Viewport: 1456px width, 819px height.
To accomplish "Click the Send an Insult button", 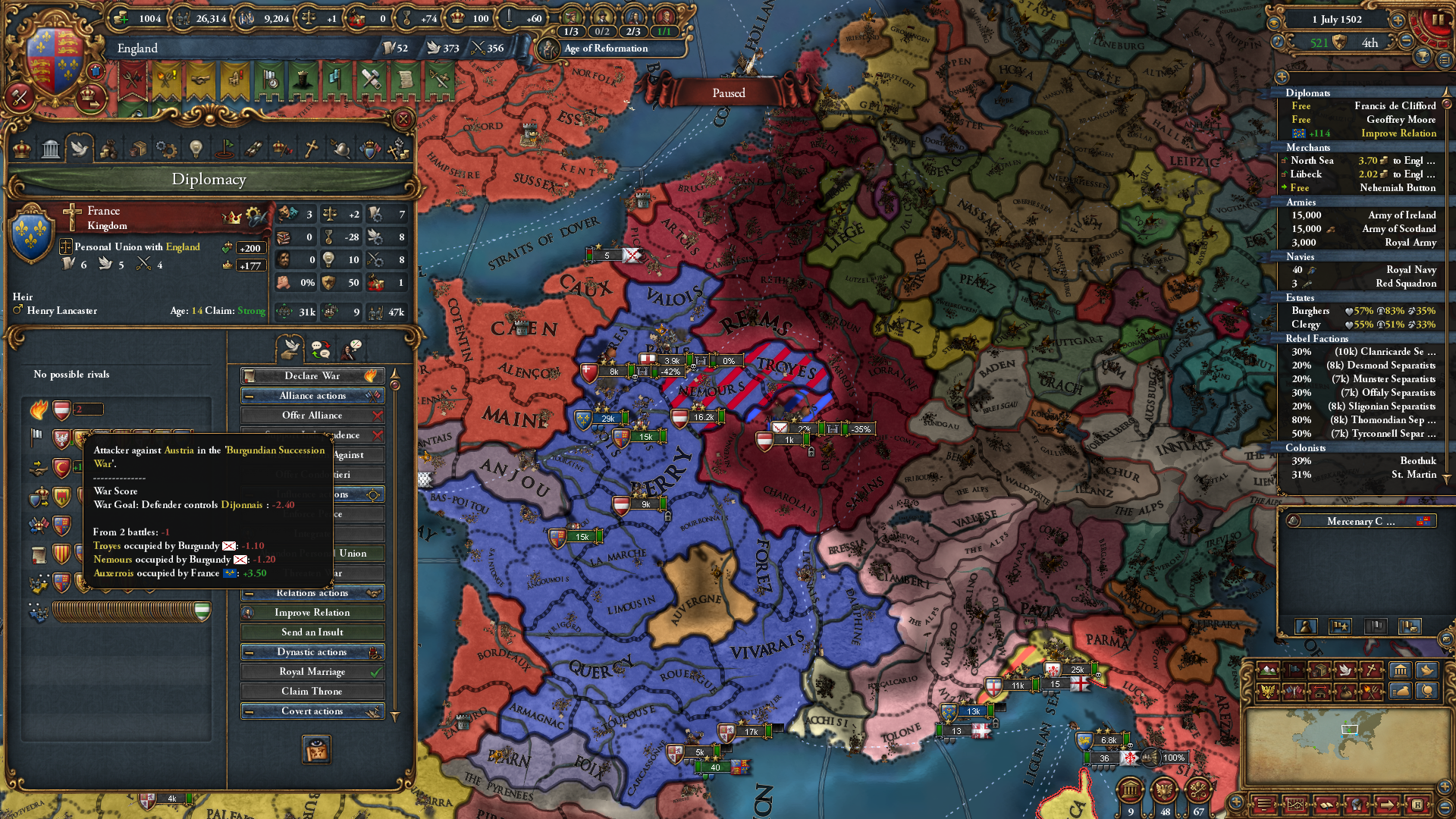I will click(x=312, y=632).
